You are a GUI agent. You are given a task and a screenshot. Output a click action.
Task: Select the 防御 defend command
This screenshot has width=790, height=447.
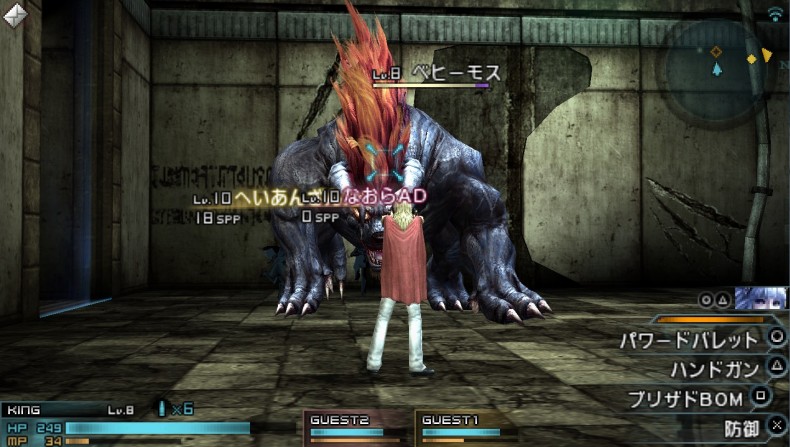pos(746,429)
